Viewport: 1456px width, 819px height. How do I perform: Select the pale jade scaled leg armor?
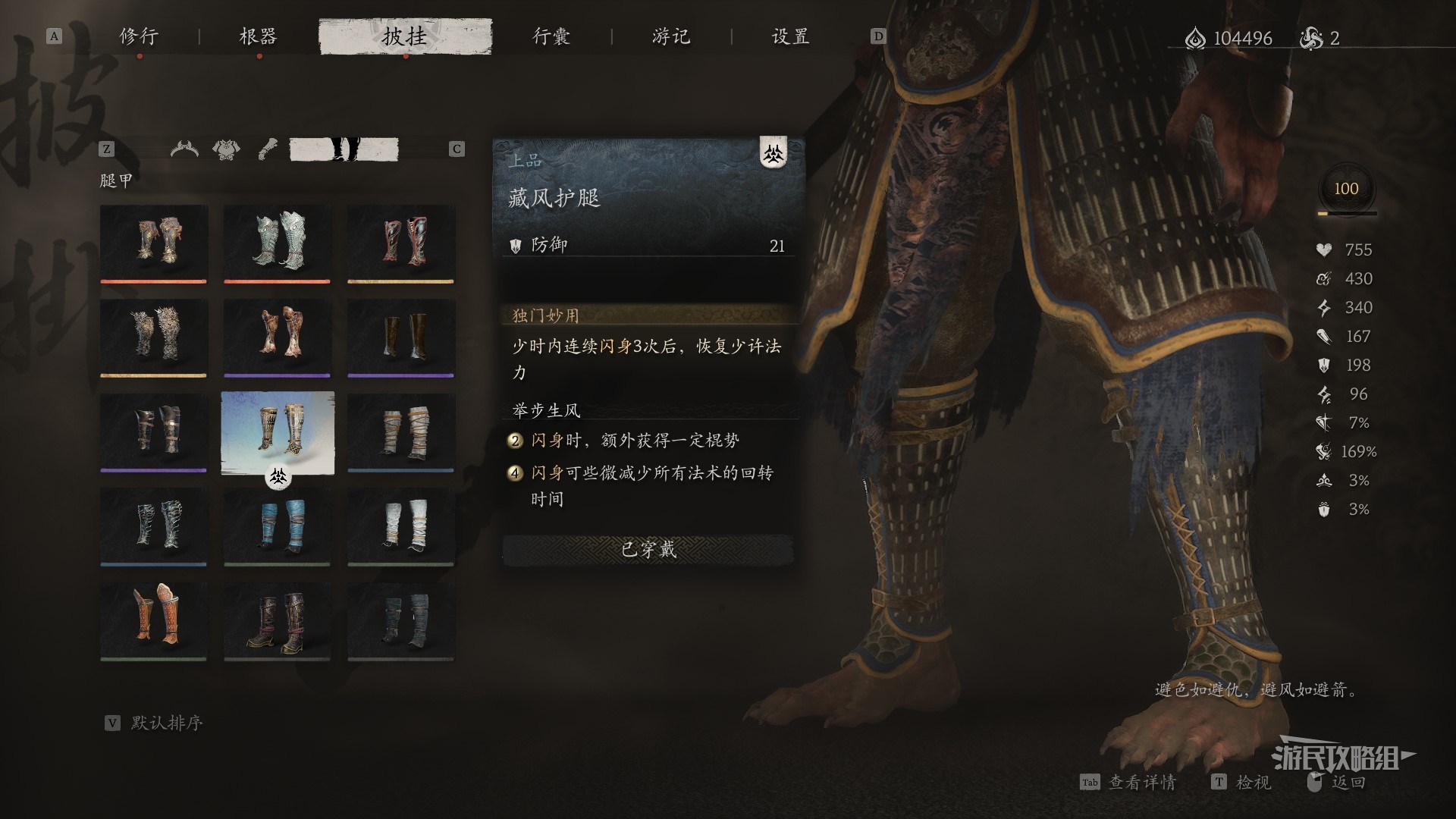tap(277, 242)
